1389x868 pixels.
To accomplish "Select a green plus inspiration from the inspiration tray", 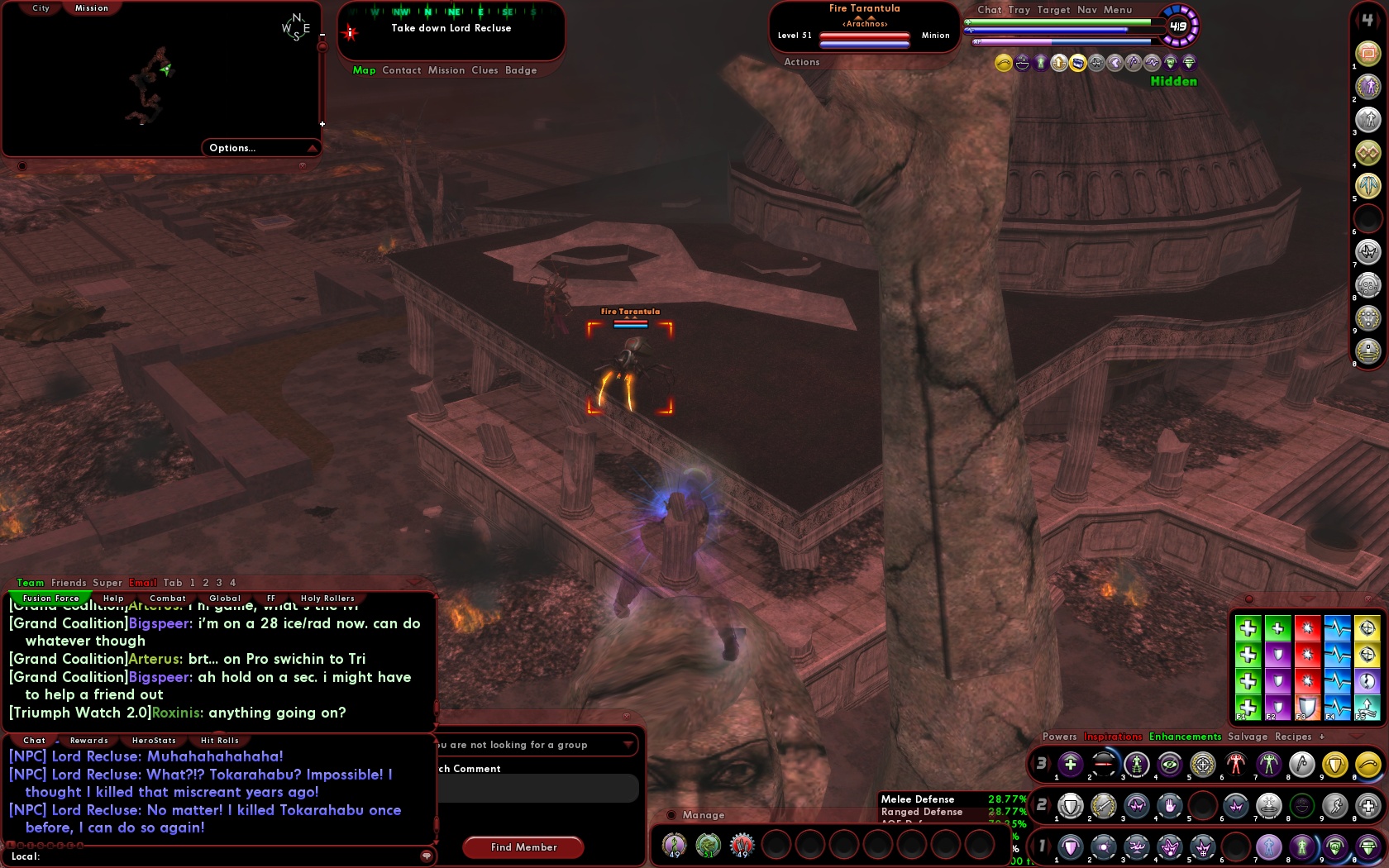I will [x=1248, y=628].
